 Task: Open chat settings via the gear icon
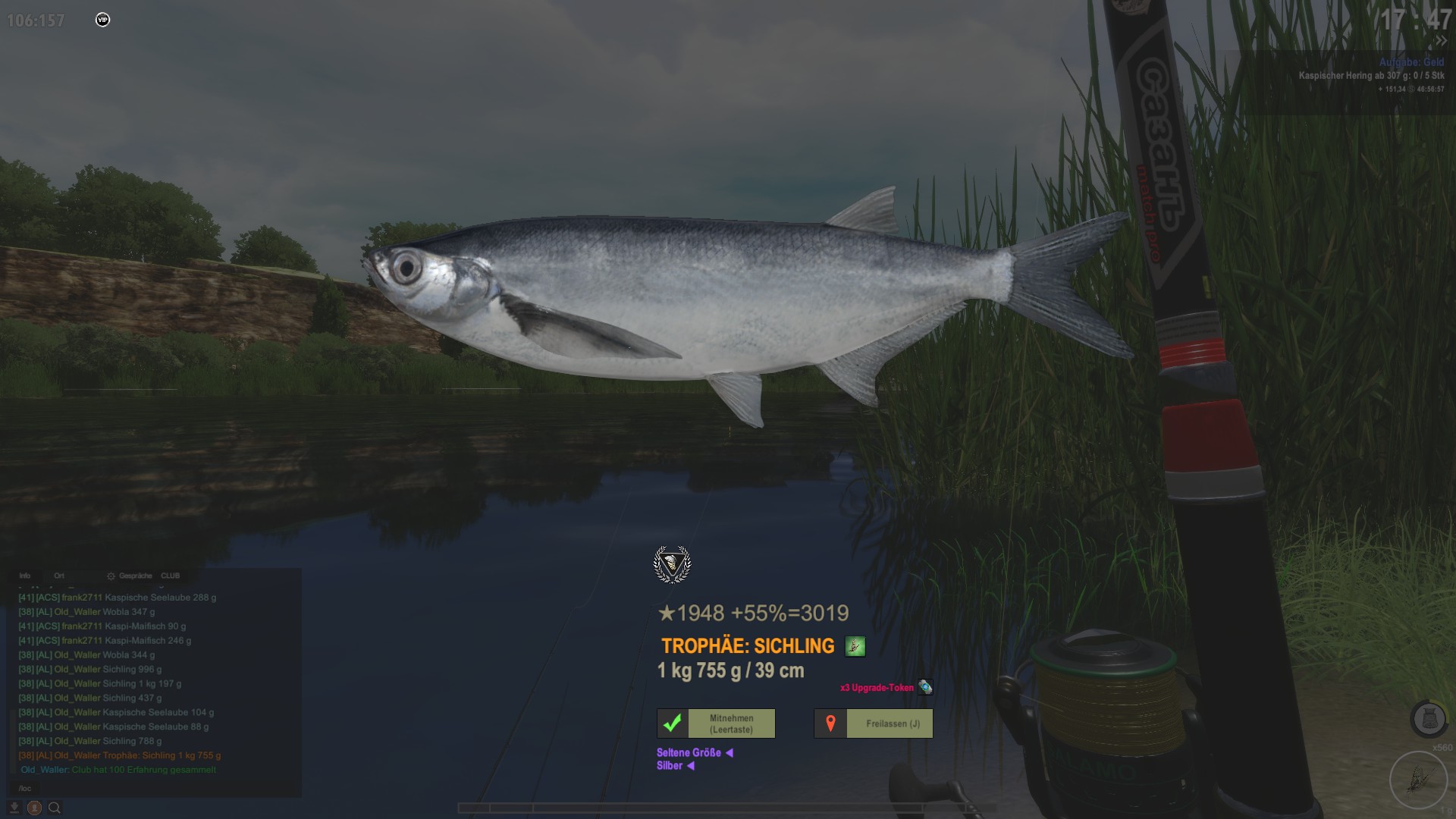[111, 576]
